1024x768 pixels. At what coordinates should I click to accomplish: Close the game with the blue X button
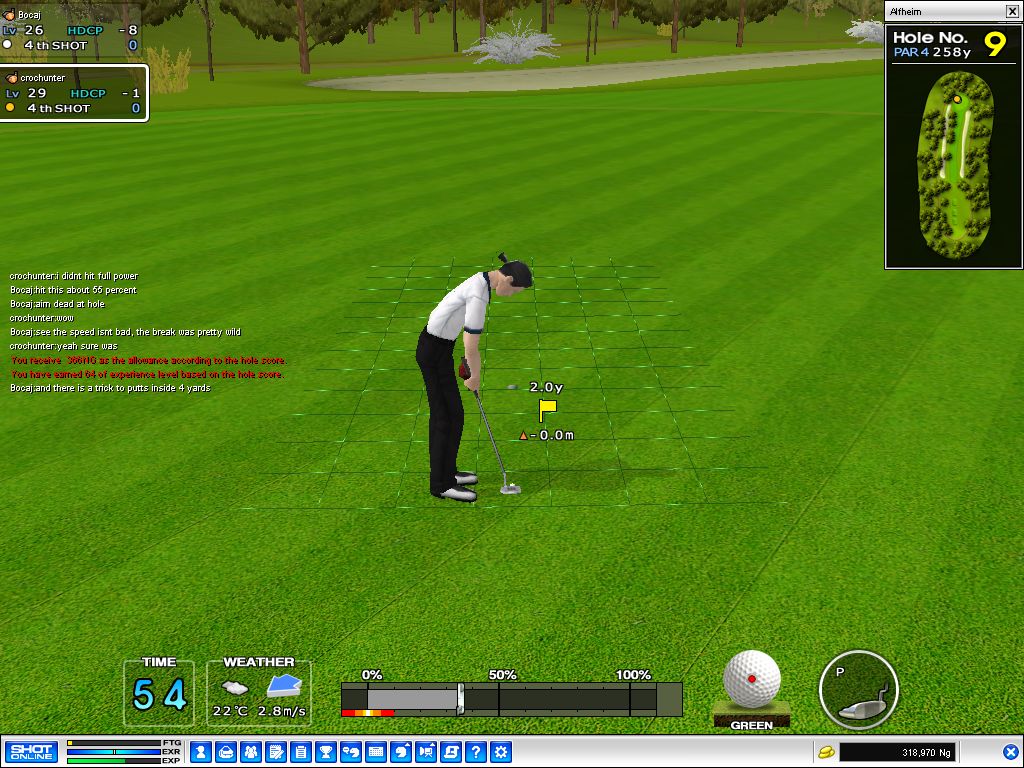click(x=1010, y=752)
